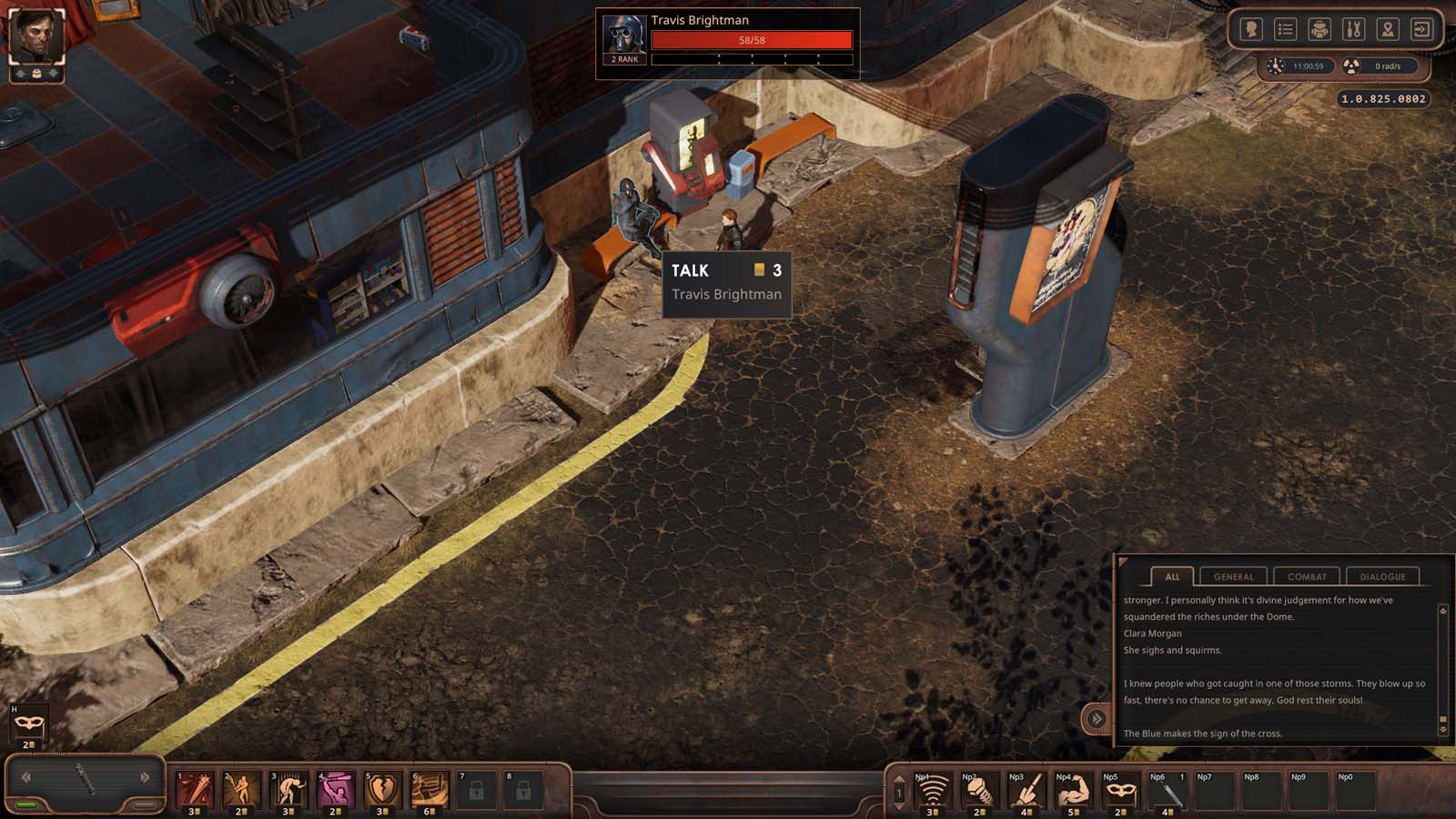Screen dimensions: 1456x819
Task: Open the character sheet icon in top-right toolbar
Action: (1249, 29)
